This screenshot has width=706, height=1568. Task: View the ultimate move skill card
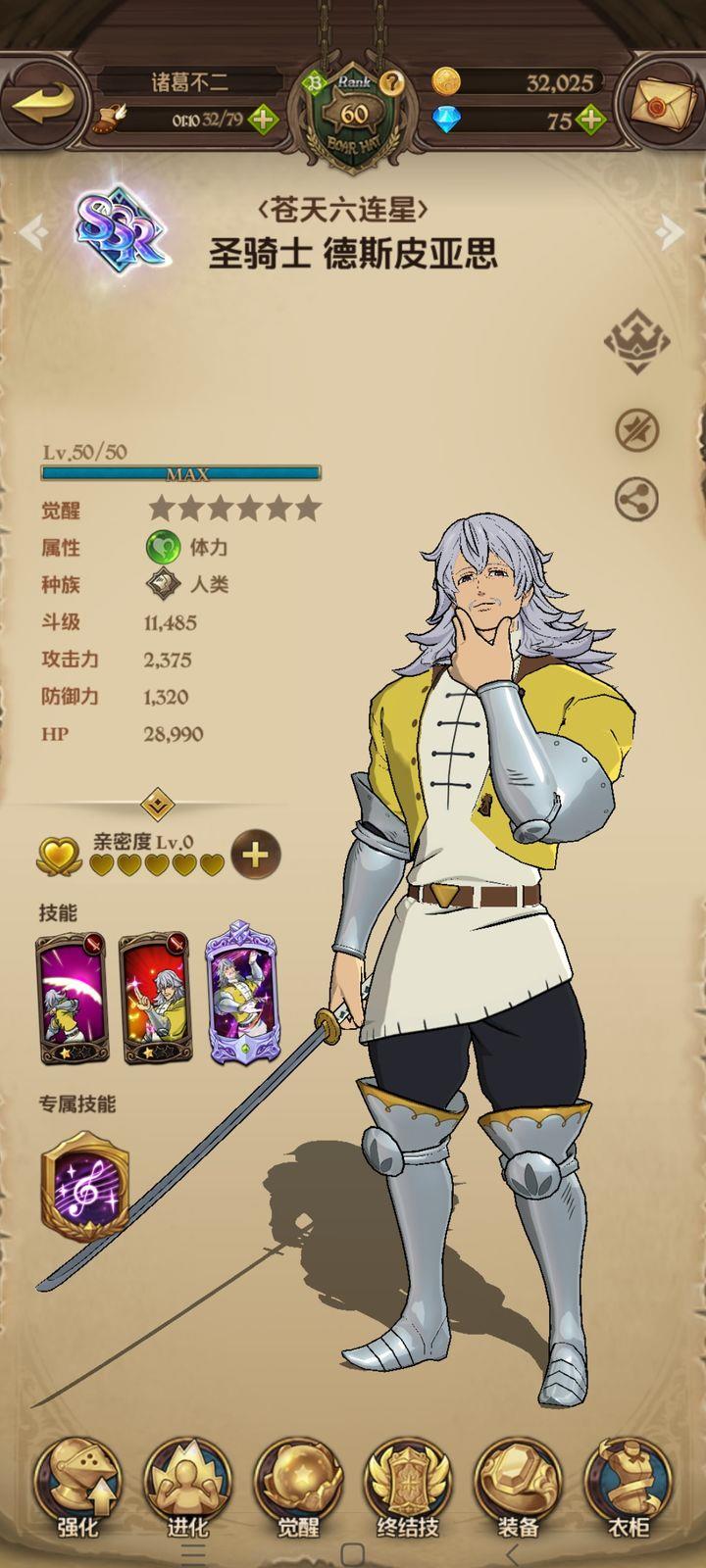pyautogui.click(x=241, y=995)
